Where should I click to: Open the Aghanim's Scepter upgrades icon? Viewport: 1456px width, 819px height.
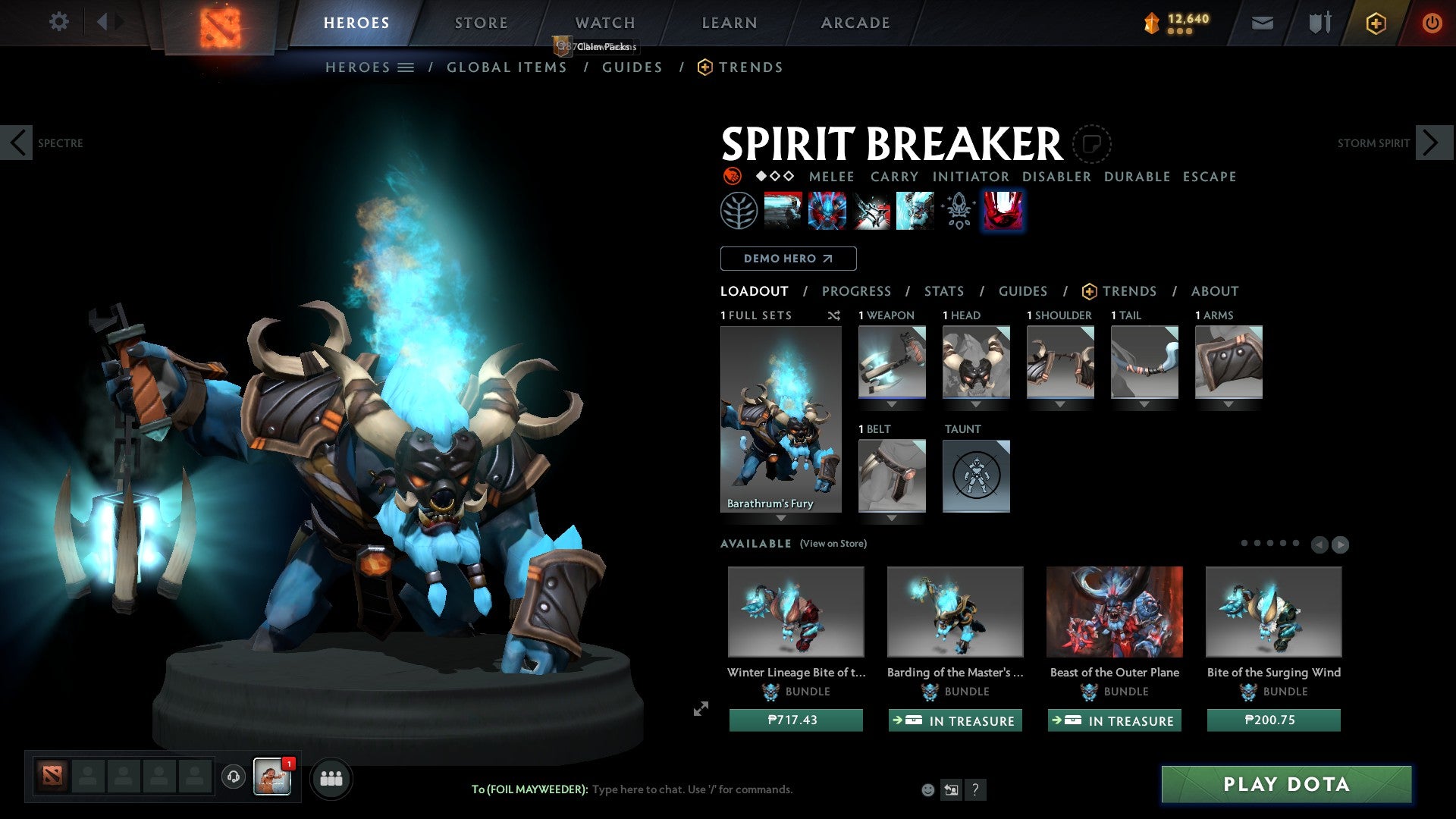(956, 210)
